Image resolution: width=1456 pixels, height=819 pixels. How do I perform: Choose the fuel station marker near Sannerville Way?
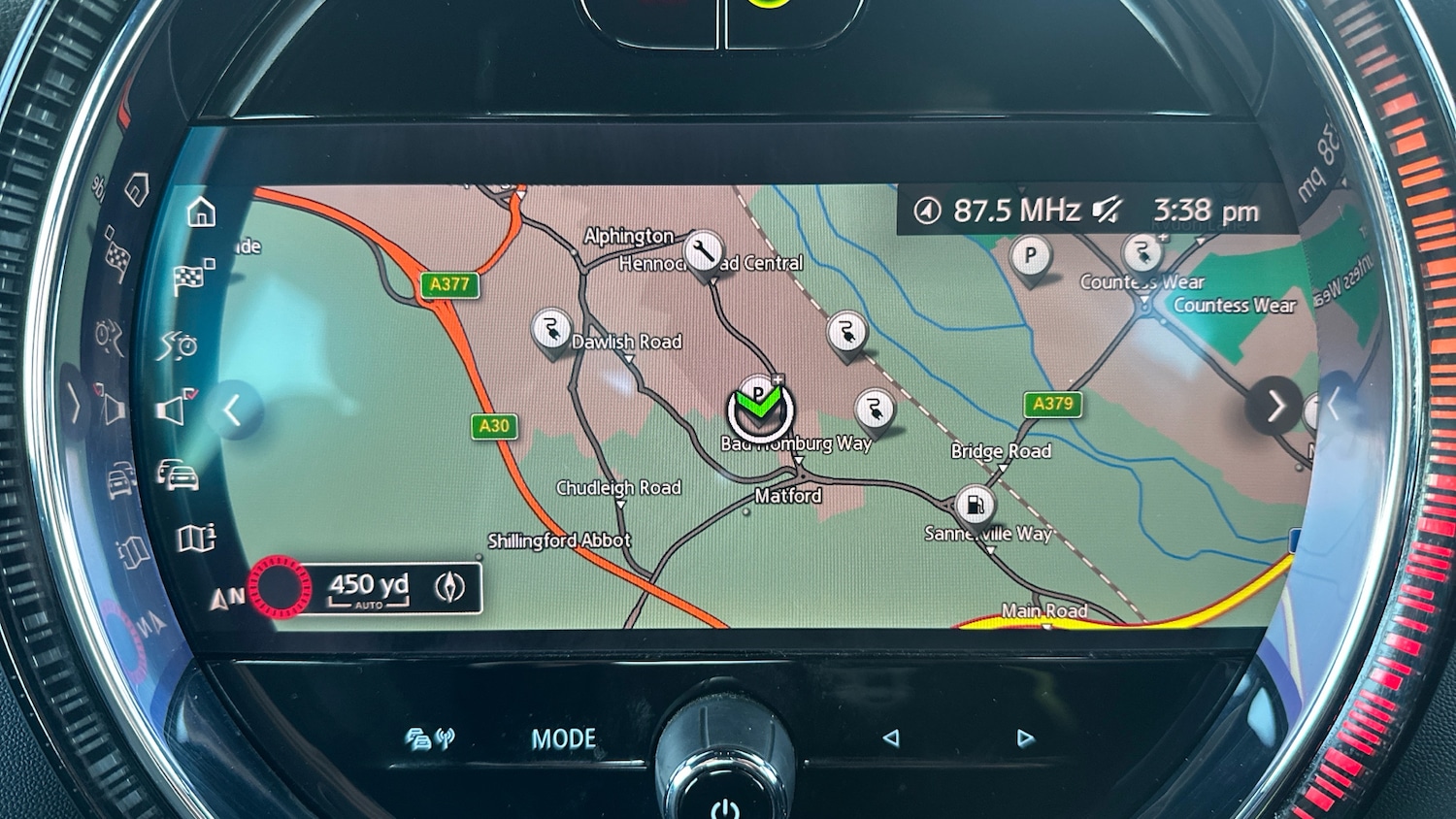pyautogui.click(x=975, y=505)
